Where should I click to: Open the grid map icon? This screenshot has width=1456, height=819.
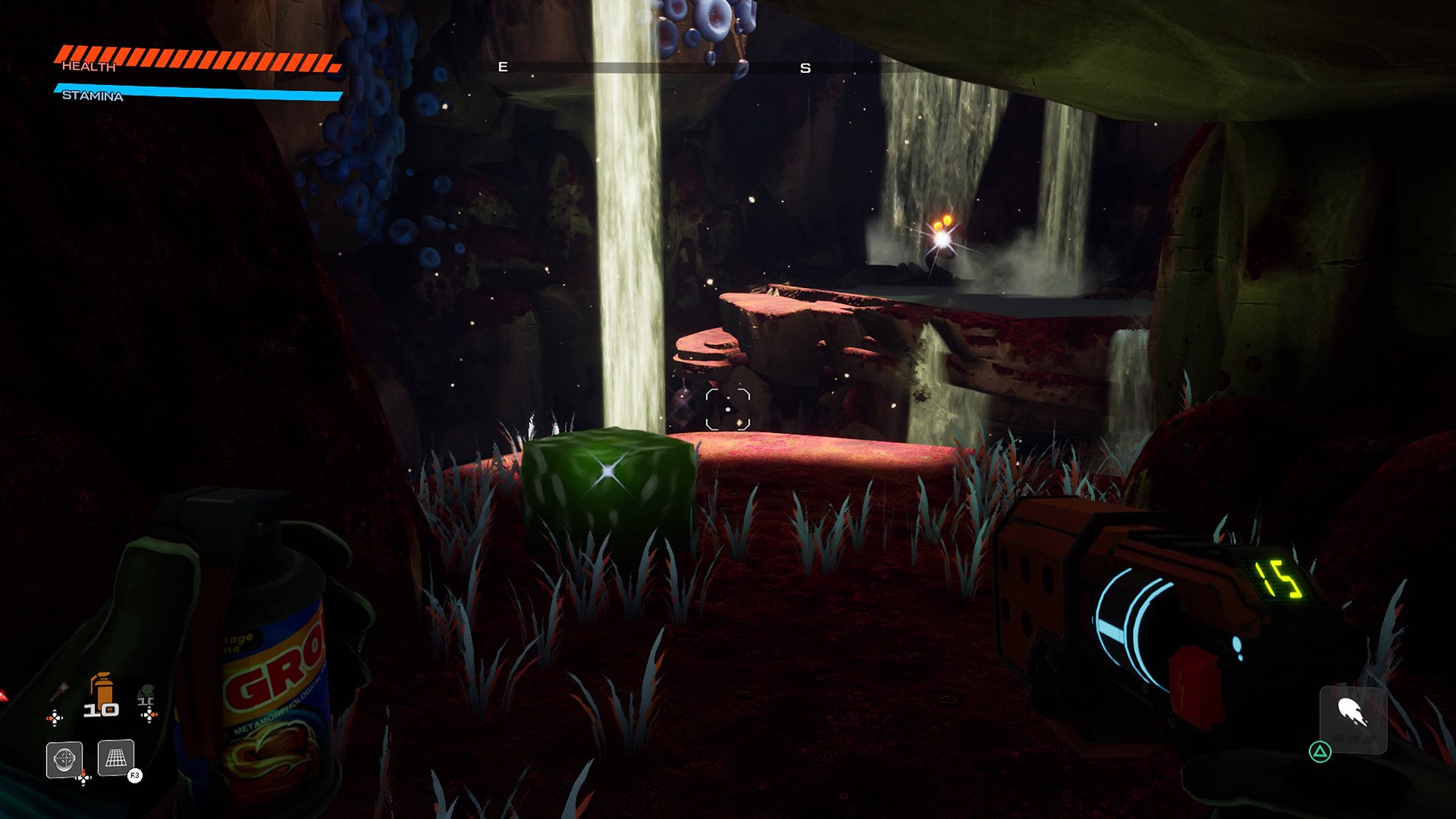click(116, 758)
